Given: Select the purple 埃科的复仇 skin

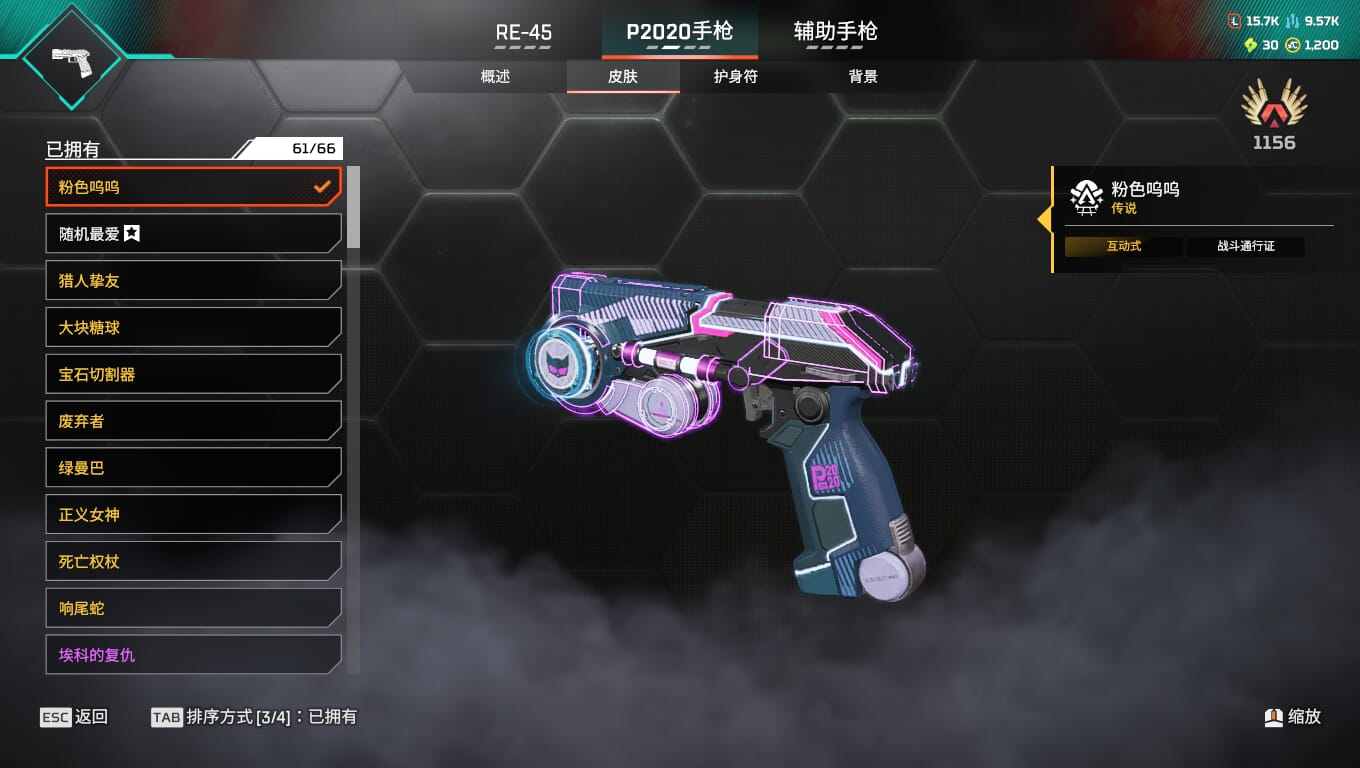Looking at the screenshot, I should click(193, 655).
